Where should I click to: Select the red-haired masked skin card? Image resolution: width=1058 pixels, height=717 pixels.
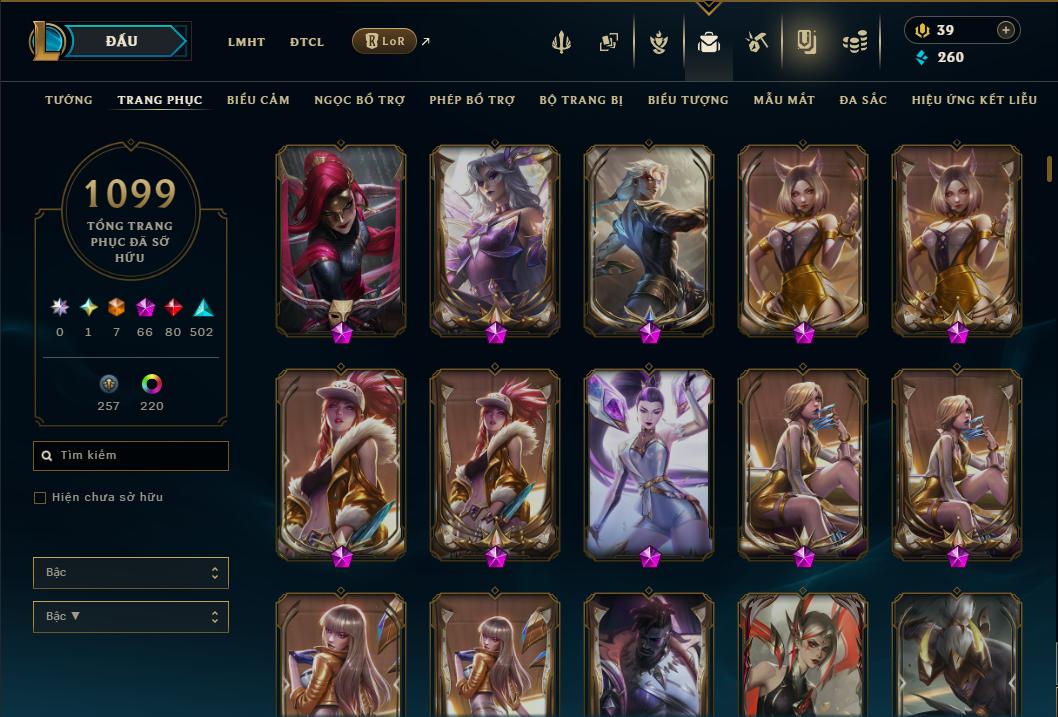pyautogui.click(x=341, y=238)
